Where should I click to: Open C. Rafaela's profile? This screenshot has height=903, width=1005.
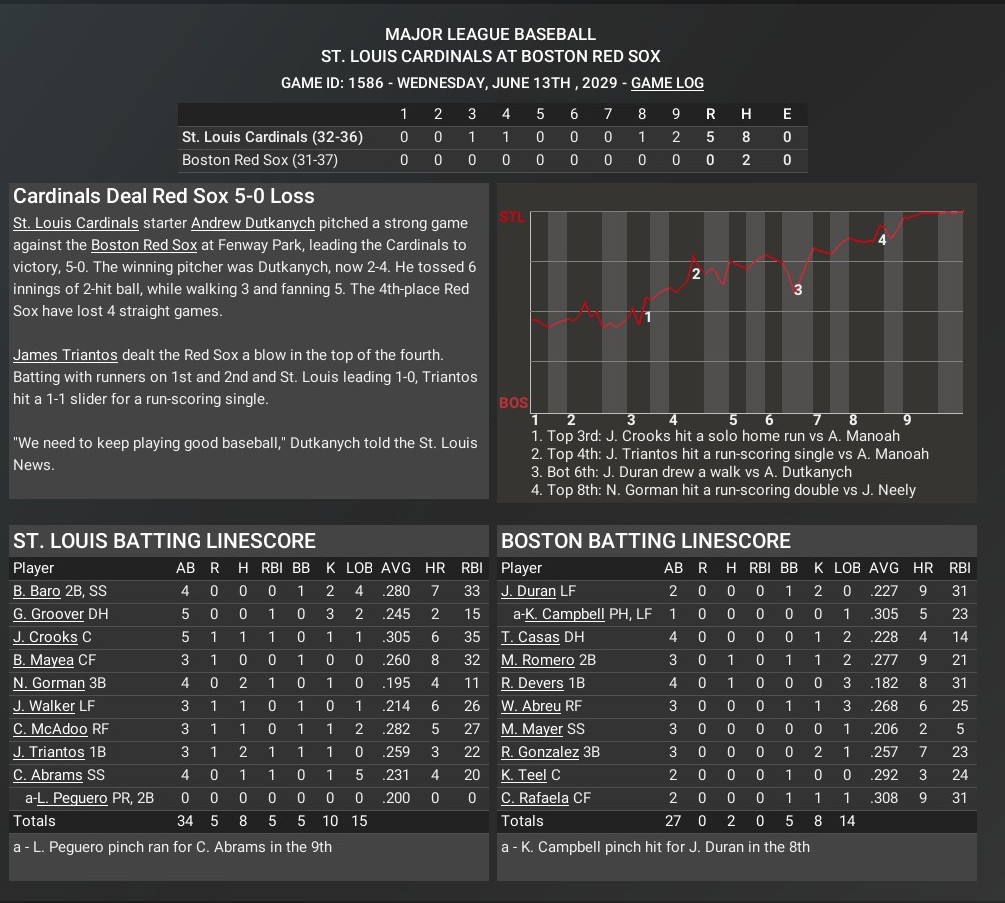tap(534, 798)
